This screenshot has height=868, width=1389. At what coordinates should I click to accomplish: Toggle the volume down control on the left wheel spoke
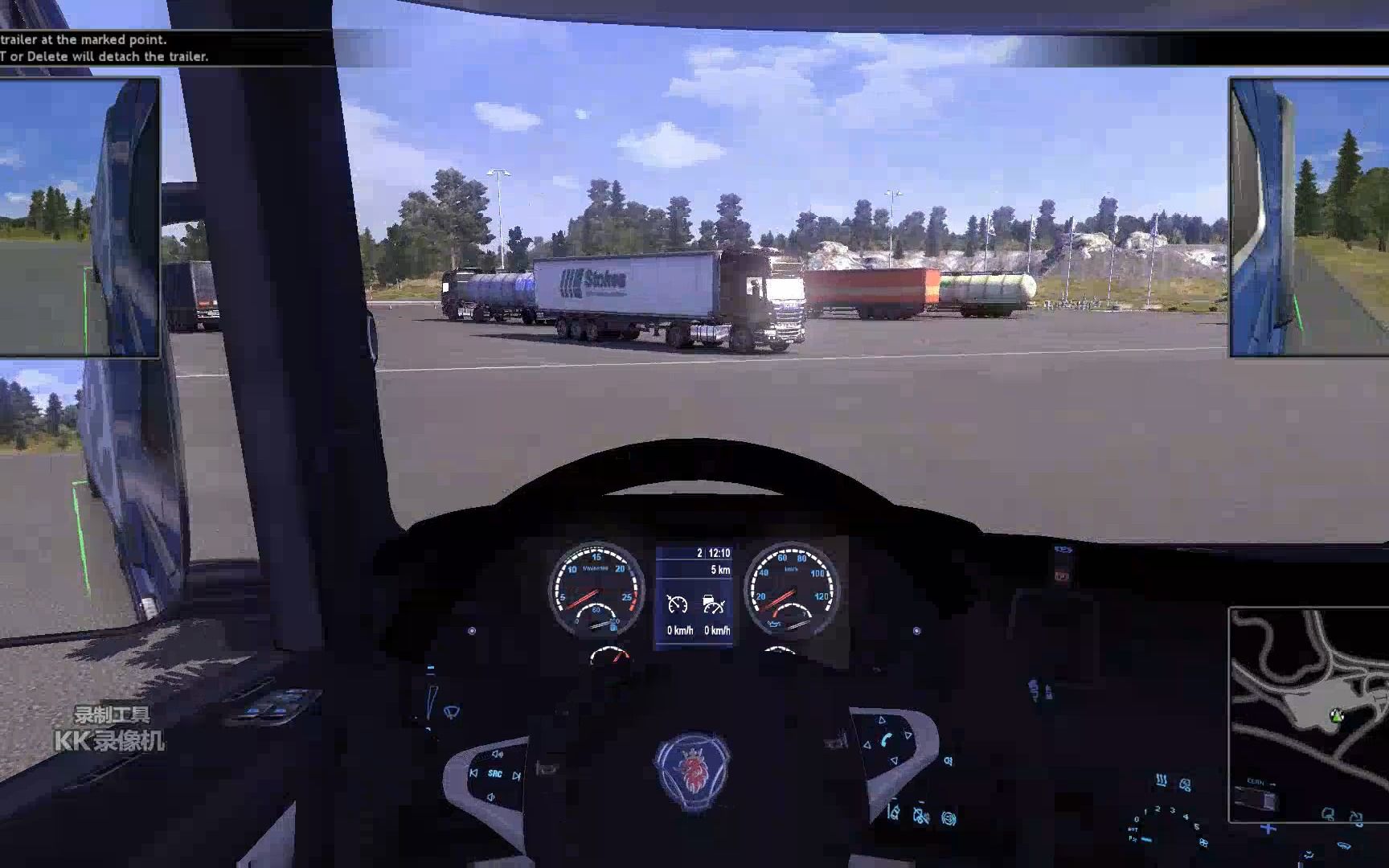pyautogui.click(x=491, y=796)
